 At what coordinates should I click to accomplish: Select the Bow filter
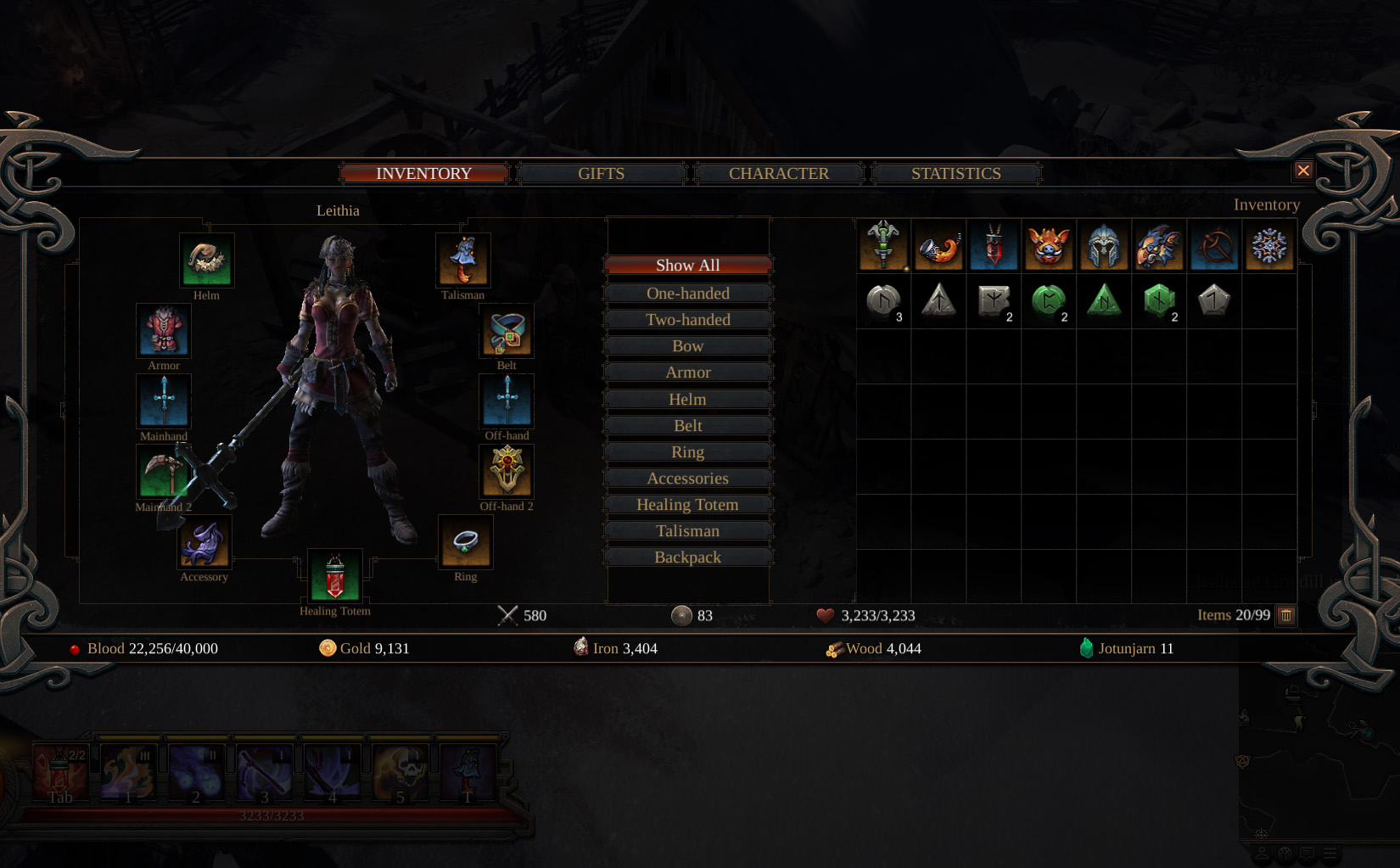[687, 346]
